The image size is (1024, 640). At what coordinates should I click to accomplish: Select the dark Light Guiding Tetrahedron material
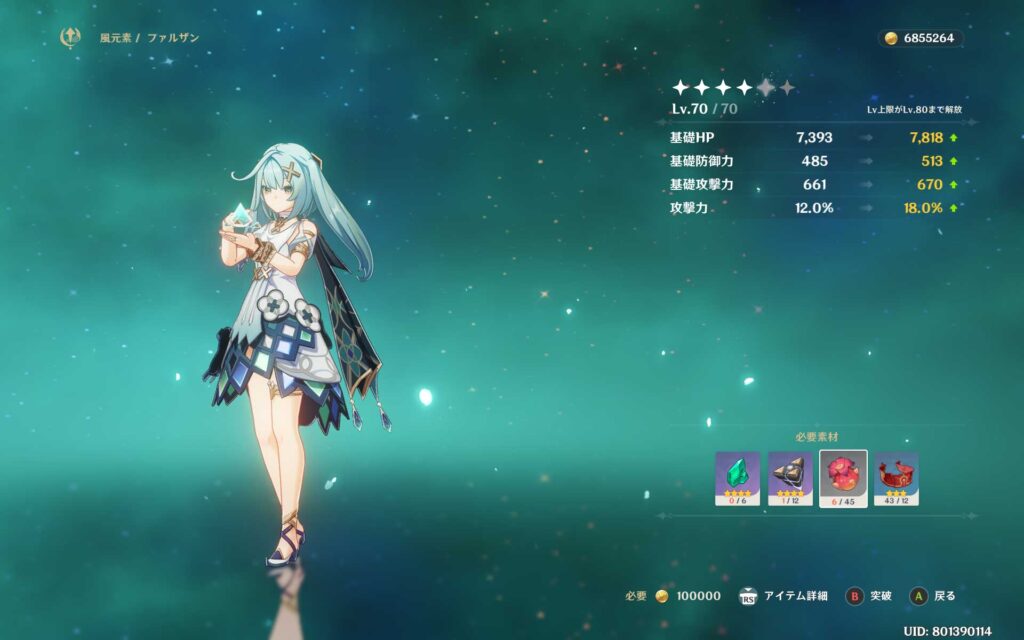(x=790, y=478)
